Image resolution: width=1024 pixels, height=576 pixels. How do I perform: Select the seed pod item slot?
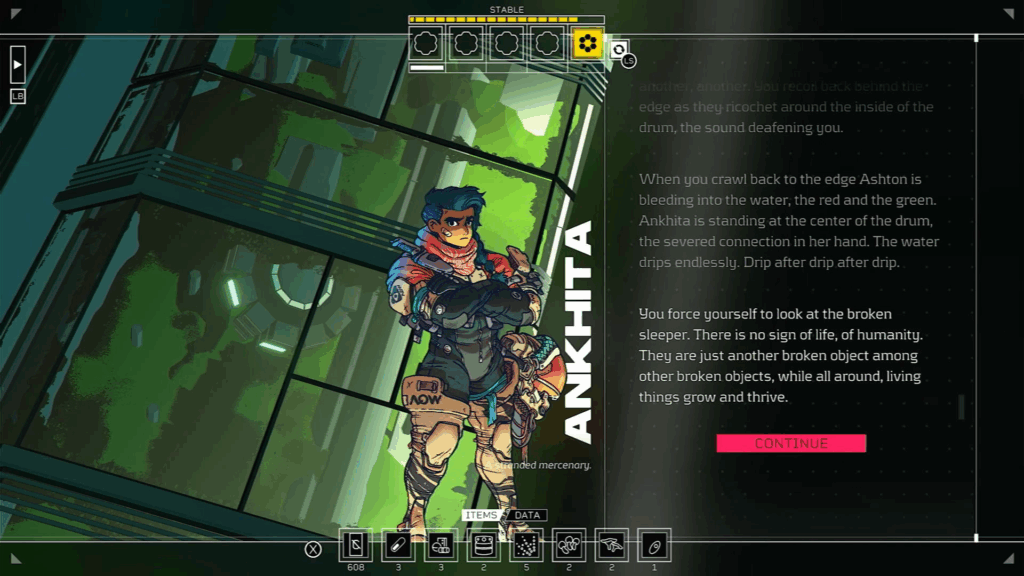click(654, 546)
